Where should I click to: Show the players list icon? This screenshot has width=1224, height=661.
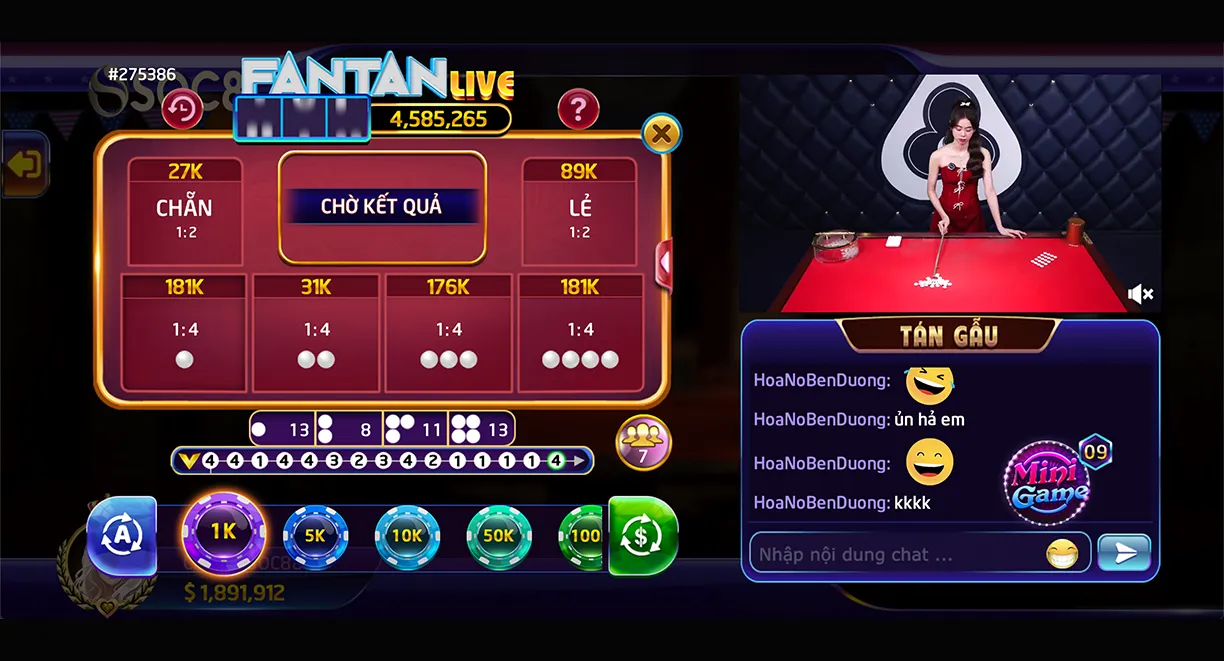coord(643,442)
